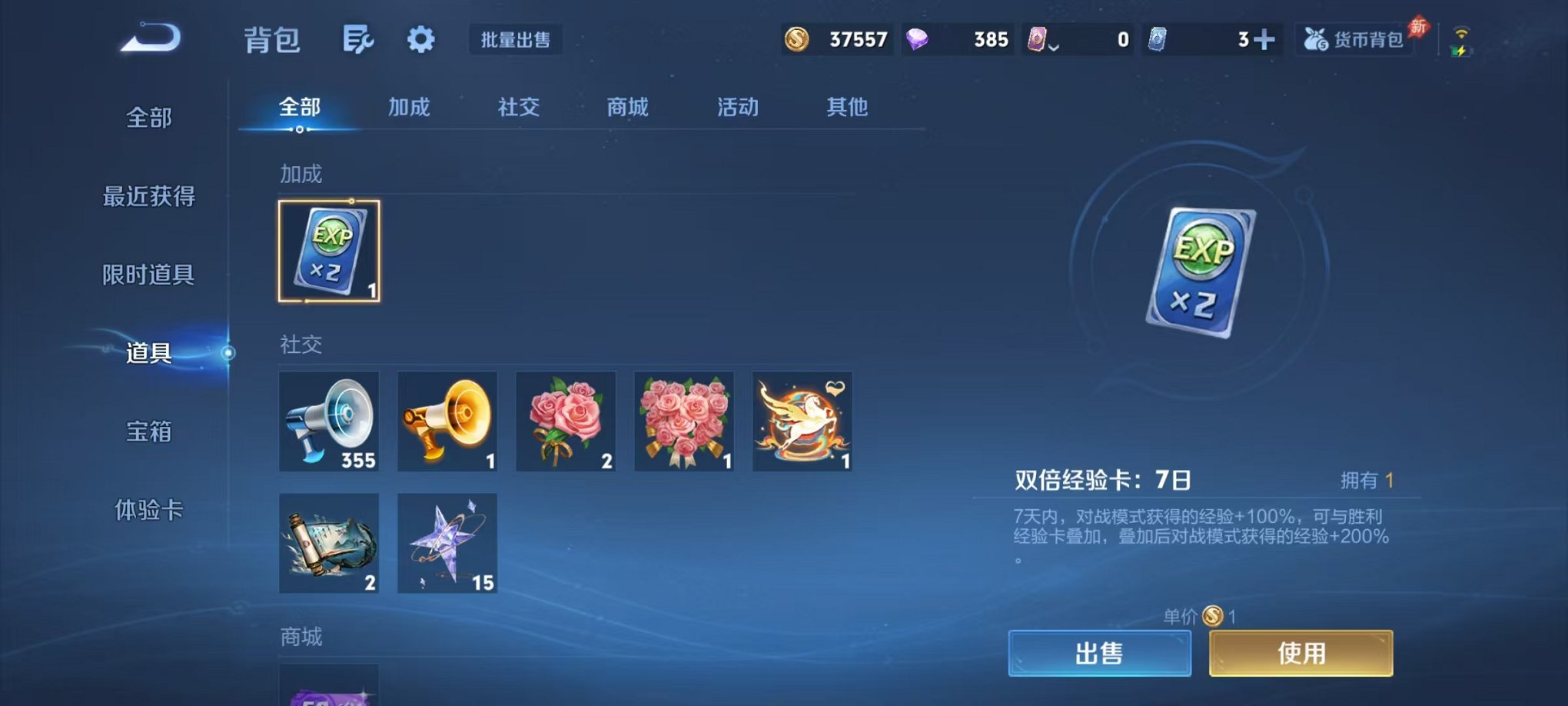The width and height of the screenshot is (1568, 706).
Task: Switch to the 商城 tab
Action: tap(626, 108)
